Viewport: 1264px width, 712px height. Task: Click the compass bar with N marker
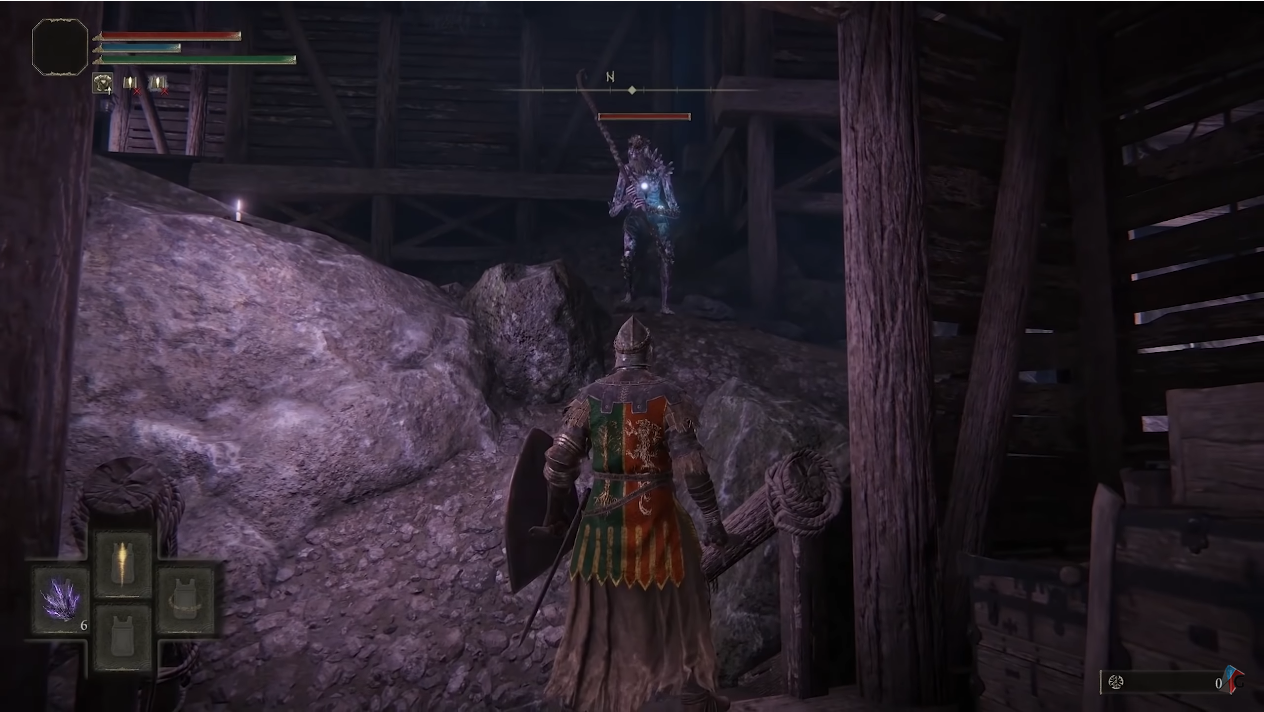pos(630,90)
